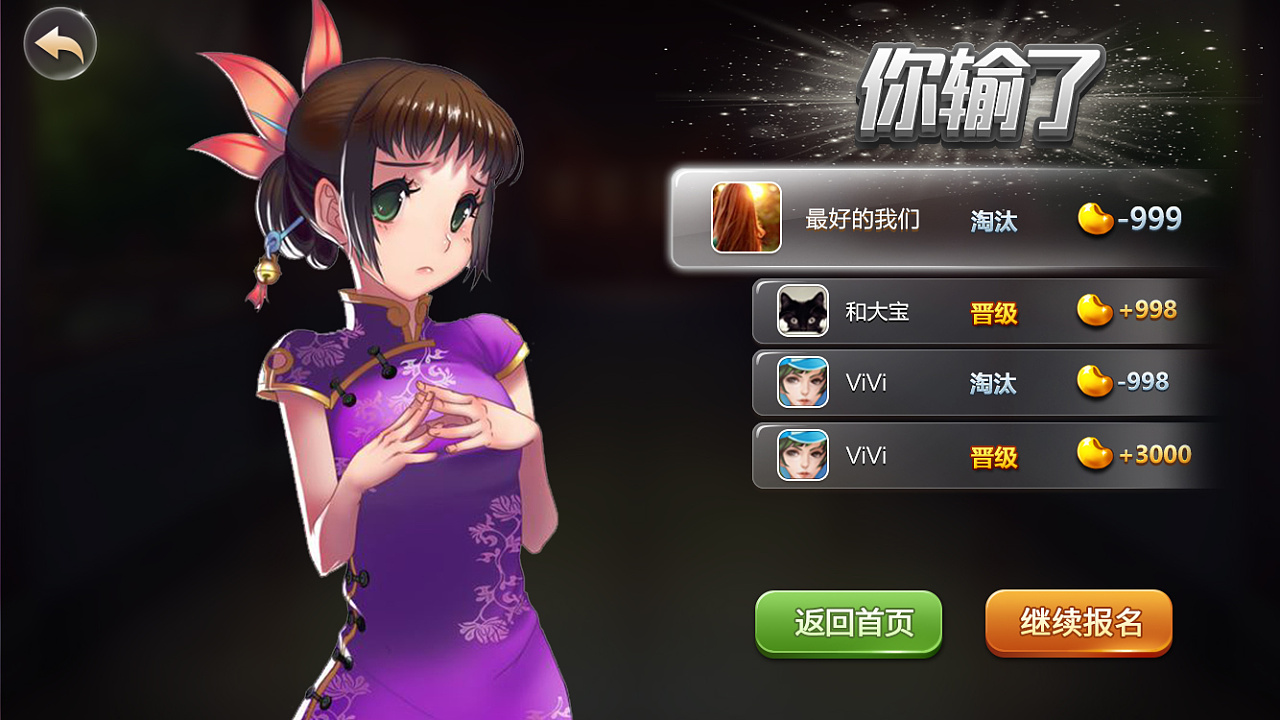The image size is (1280, 720).
Task: Click the back arrow in the top-left corner
Action: point(59,42)
